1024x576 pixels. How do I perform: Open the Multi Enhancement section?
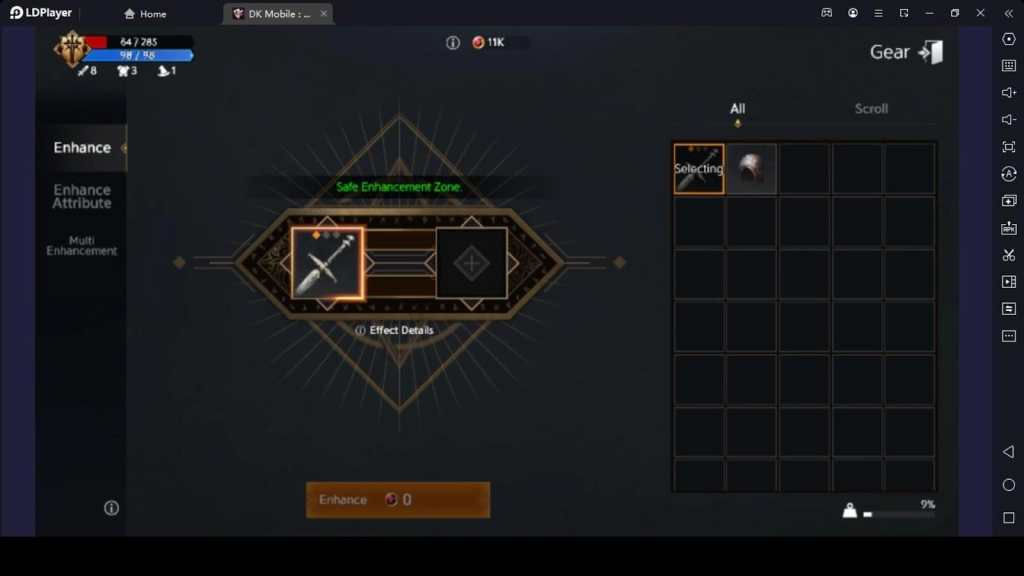(x=82, y=246)
